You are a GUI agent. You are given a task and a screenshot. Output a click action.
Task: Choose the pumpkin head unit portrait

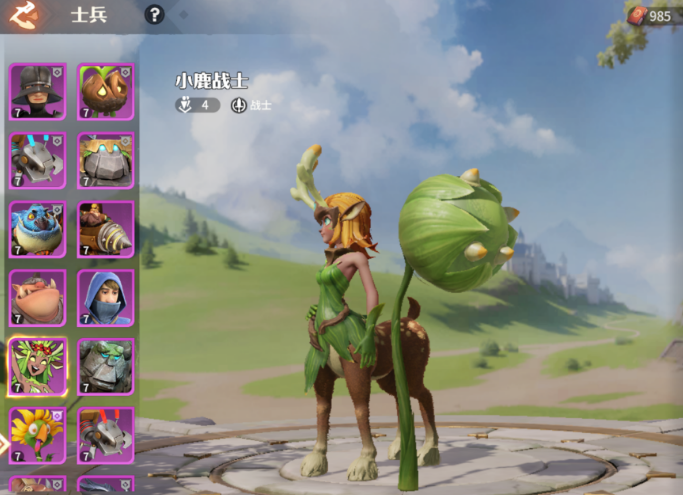click(105, 91)
